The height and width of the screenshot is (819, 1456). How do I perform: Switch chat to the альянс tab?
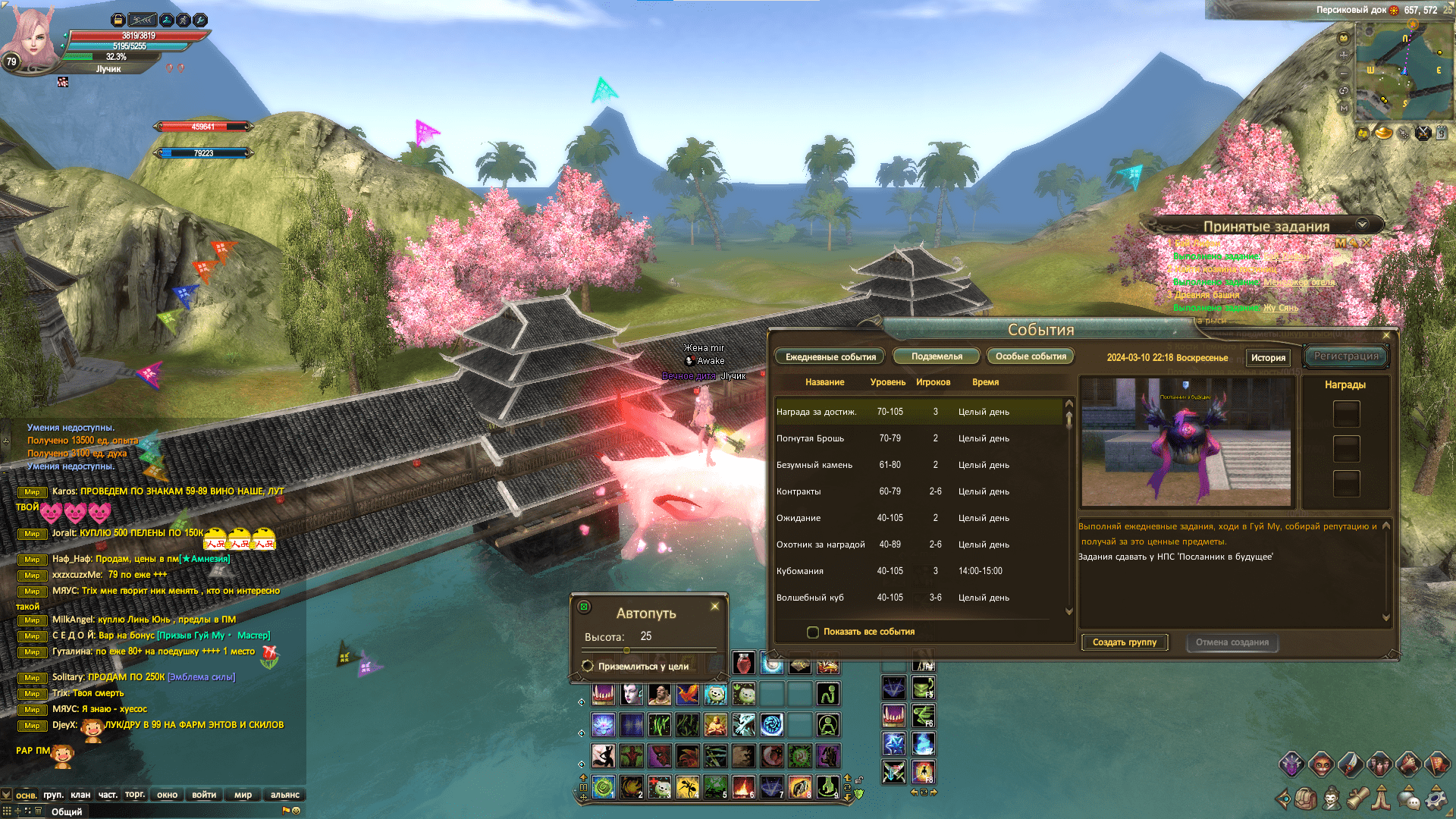point(285,795)
